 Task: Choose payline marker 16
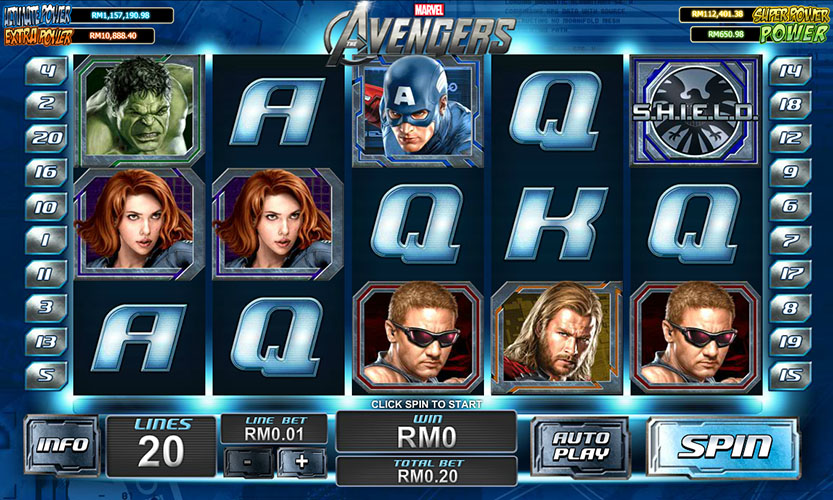pos(46,172)
